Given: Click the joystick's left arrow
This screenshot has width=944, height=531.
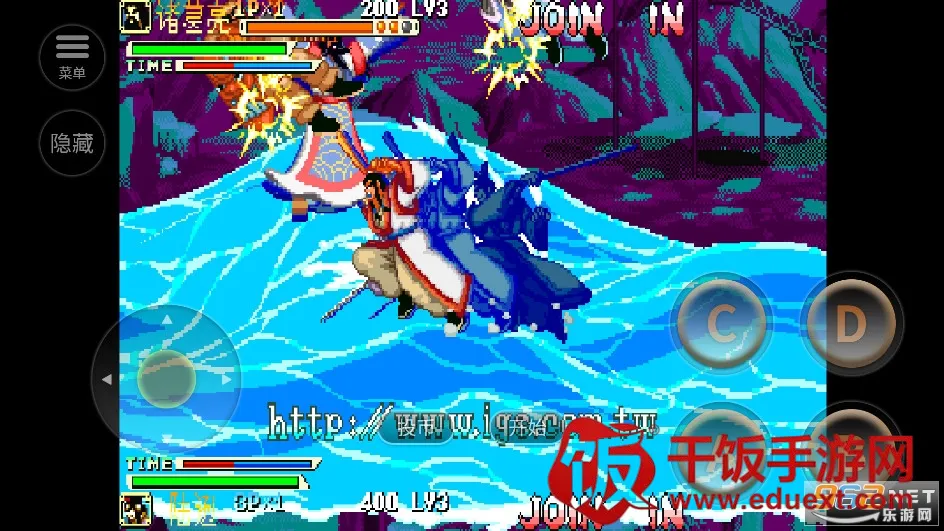Looking at the screenshot, I should pos(107,380).
